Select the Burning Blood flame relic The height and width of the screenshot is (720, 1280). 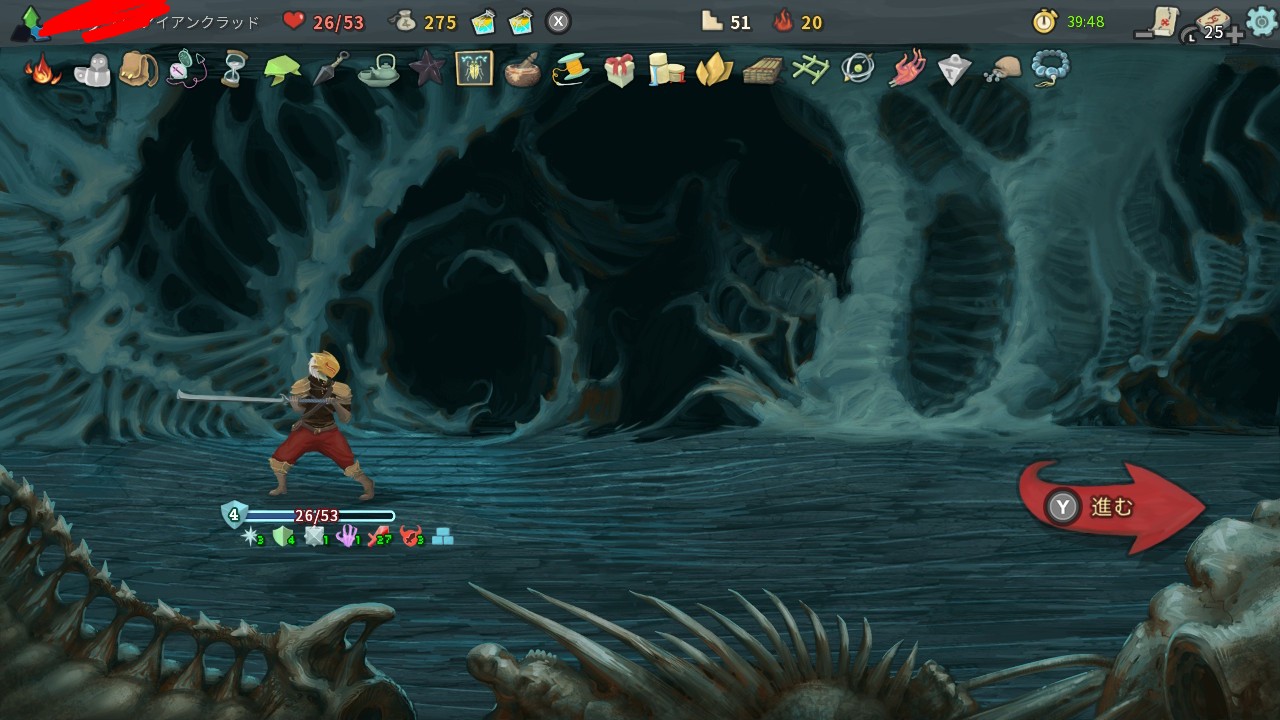point(43,70)
